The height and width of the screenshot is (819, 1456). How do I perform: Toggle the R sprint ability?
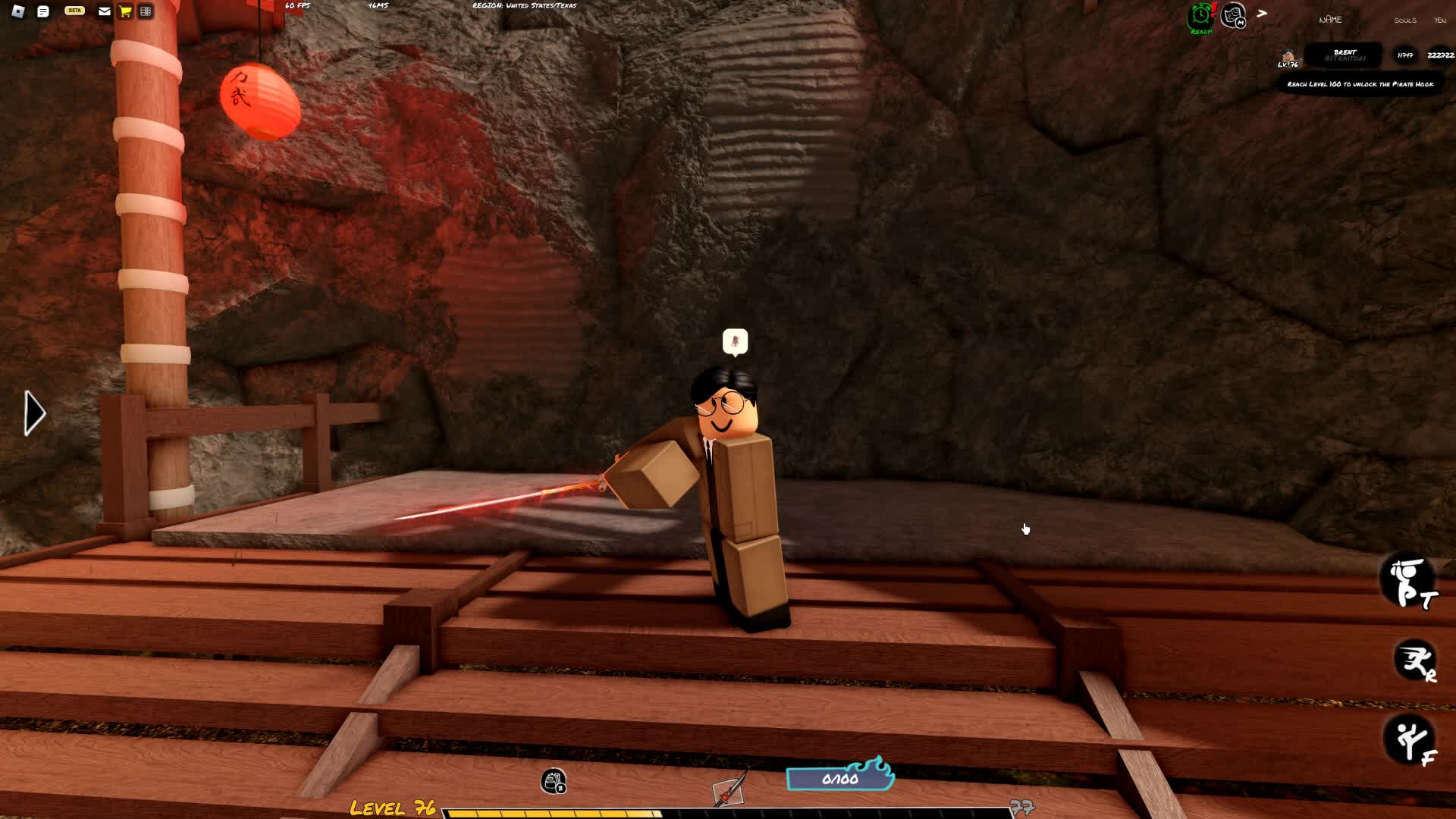[1414, 661]
